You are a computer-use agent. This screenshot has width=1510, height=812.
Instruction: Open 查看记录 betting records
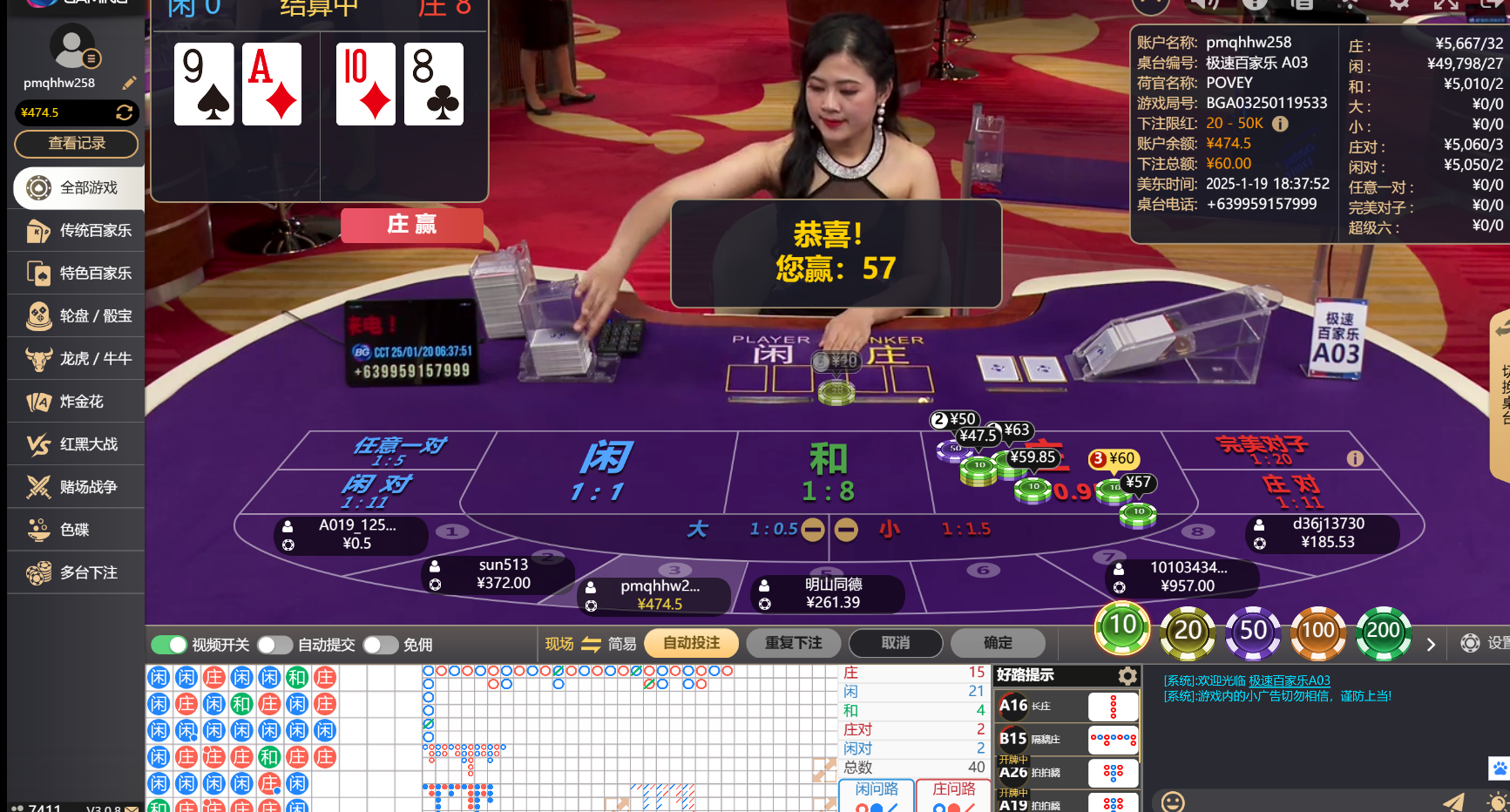77,144
